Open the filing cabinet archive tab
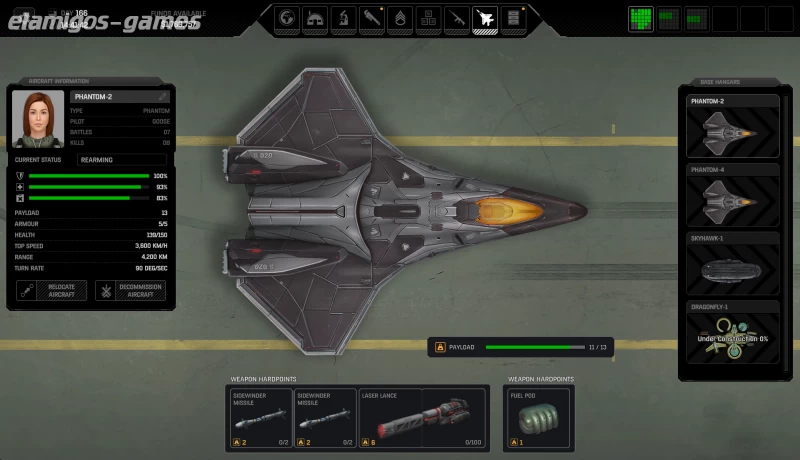This screenshot has height=460, width=800. tap(514, 17)
